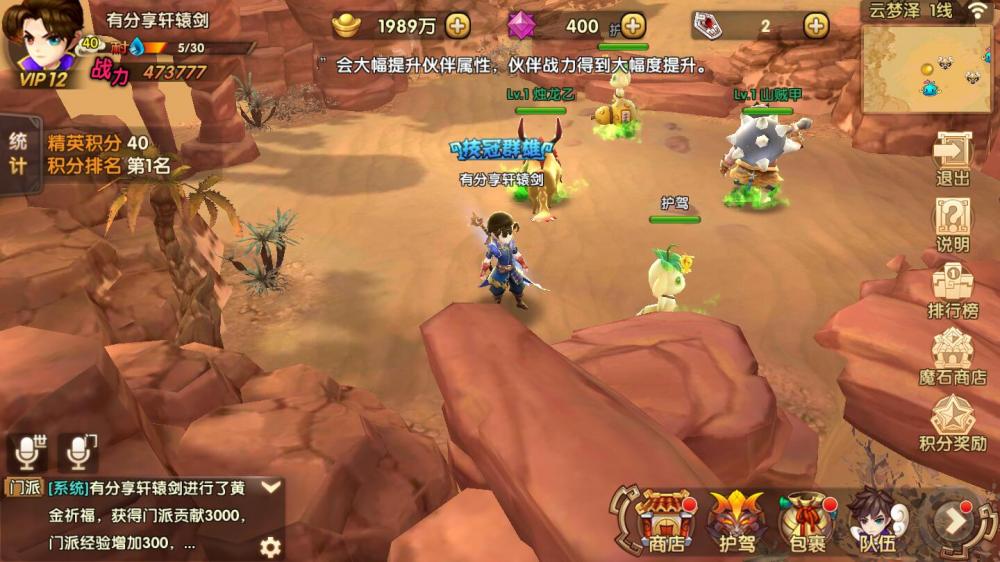Expand the chat box with the down arrow
This screenshot has width=1000, height=562.
tap(270, 488)
